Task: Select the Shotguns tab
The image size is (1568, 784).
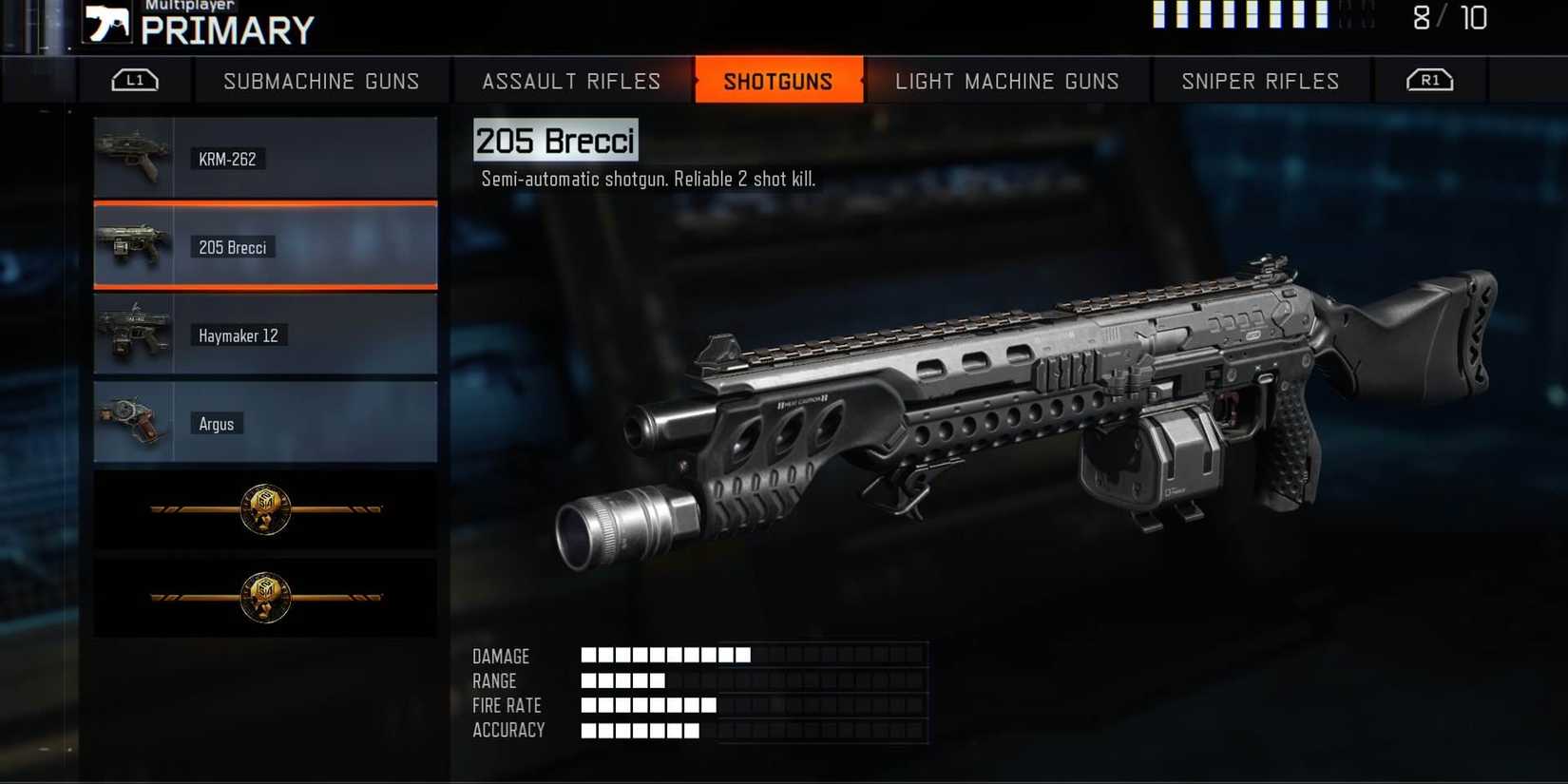Action: [x=778, y=81]
